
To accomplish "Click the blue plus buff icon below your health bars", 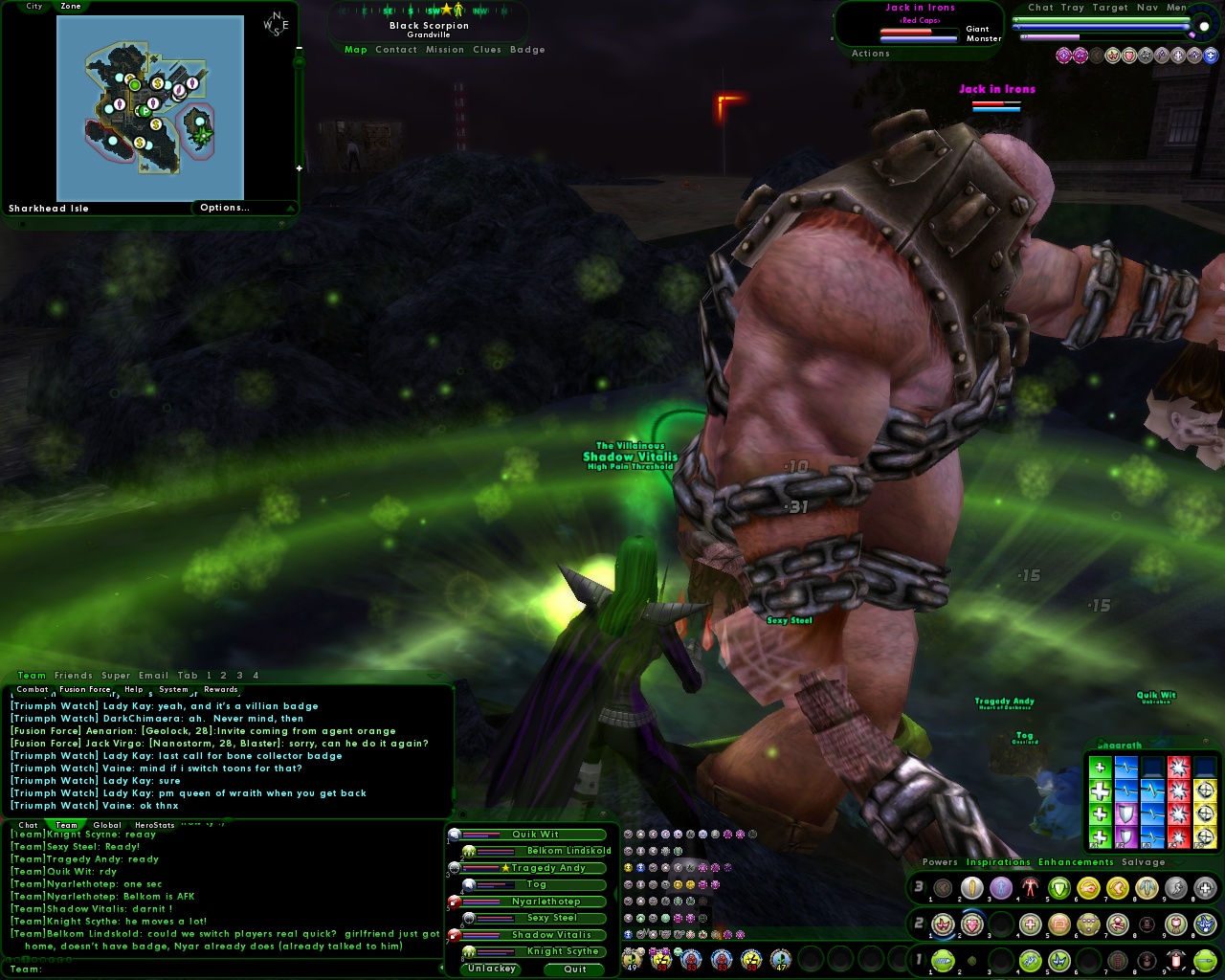I will (1211, 56).
